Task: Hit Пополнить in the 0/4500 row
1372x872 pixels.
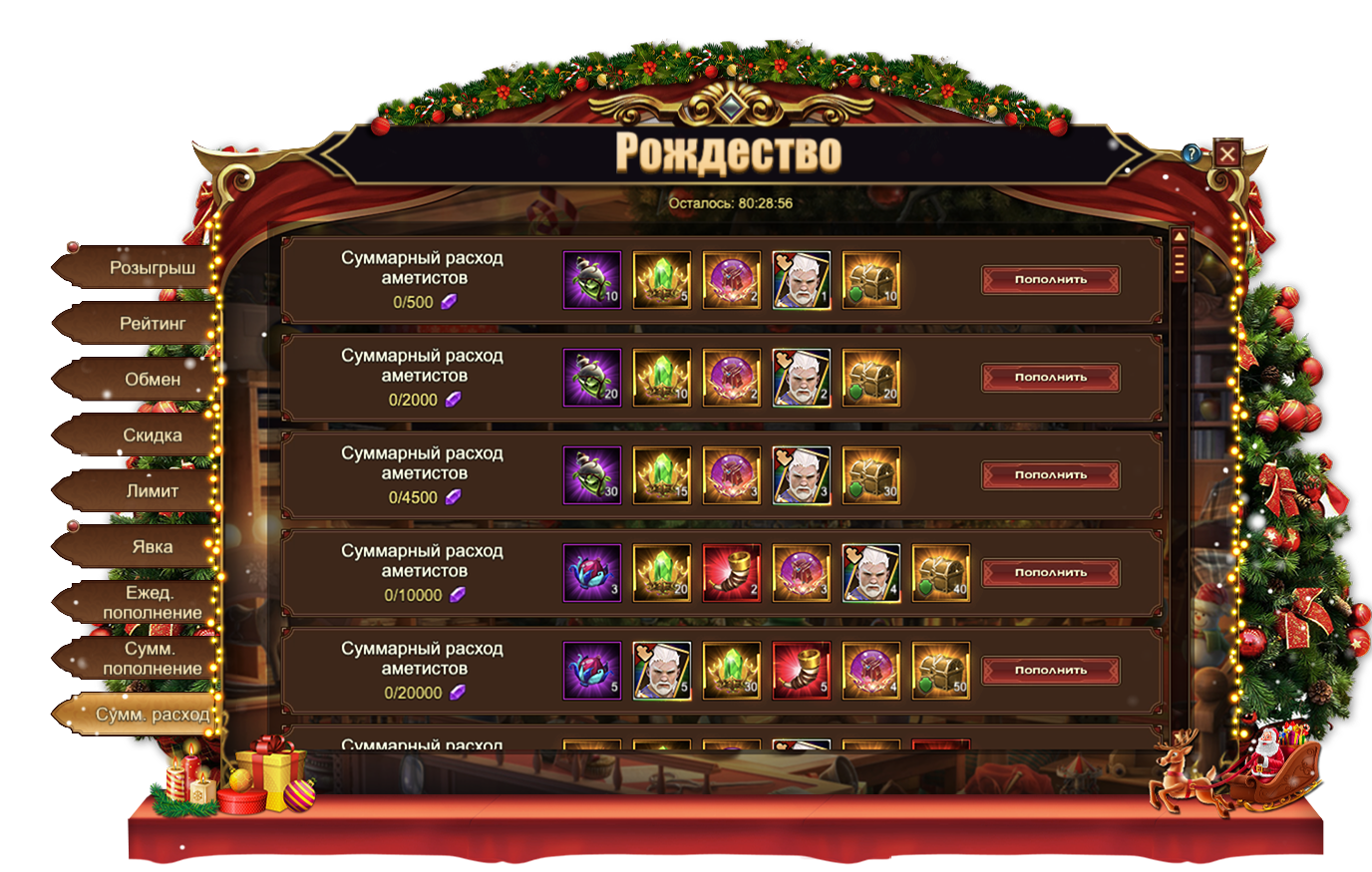Action: (1051, 475)
